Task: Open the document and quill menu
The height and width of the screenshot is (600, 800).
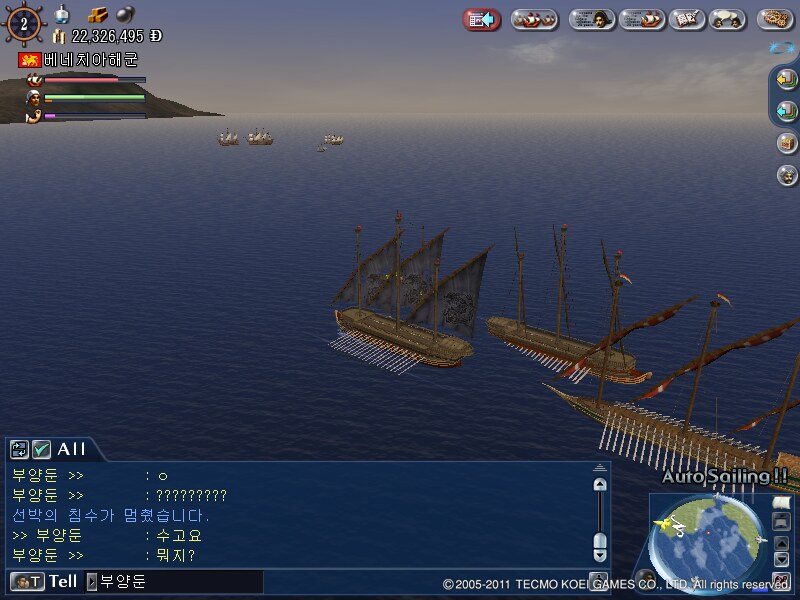Action: point(686,19)
